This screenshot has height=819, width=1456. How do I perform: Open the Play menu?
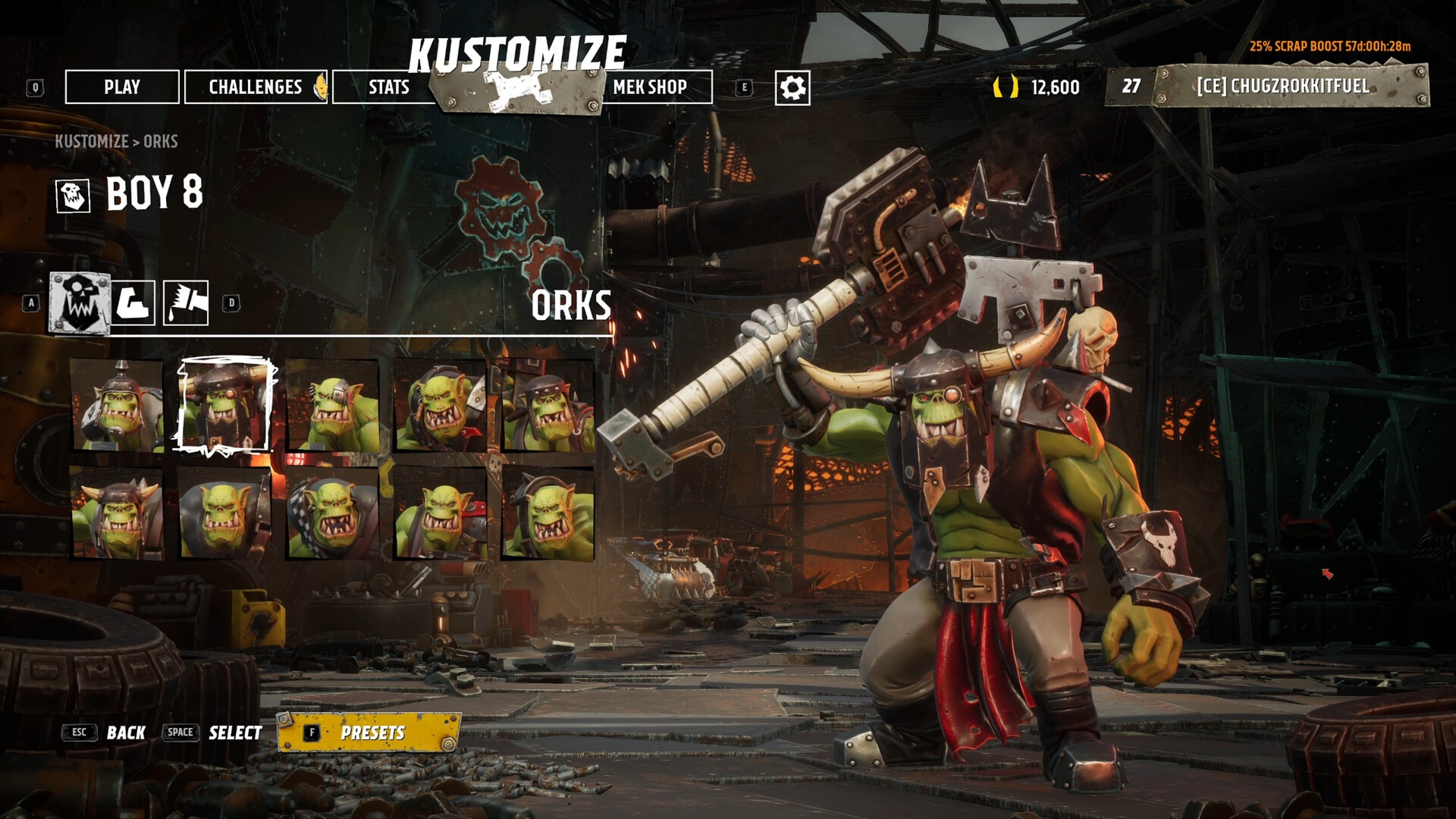pos(122,87)
